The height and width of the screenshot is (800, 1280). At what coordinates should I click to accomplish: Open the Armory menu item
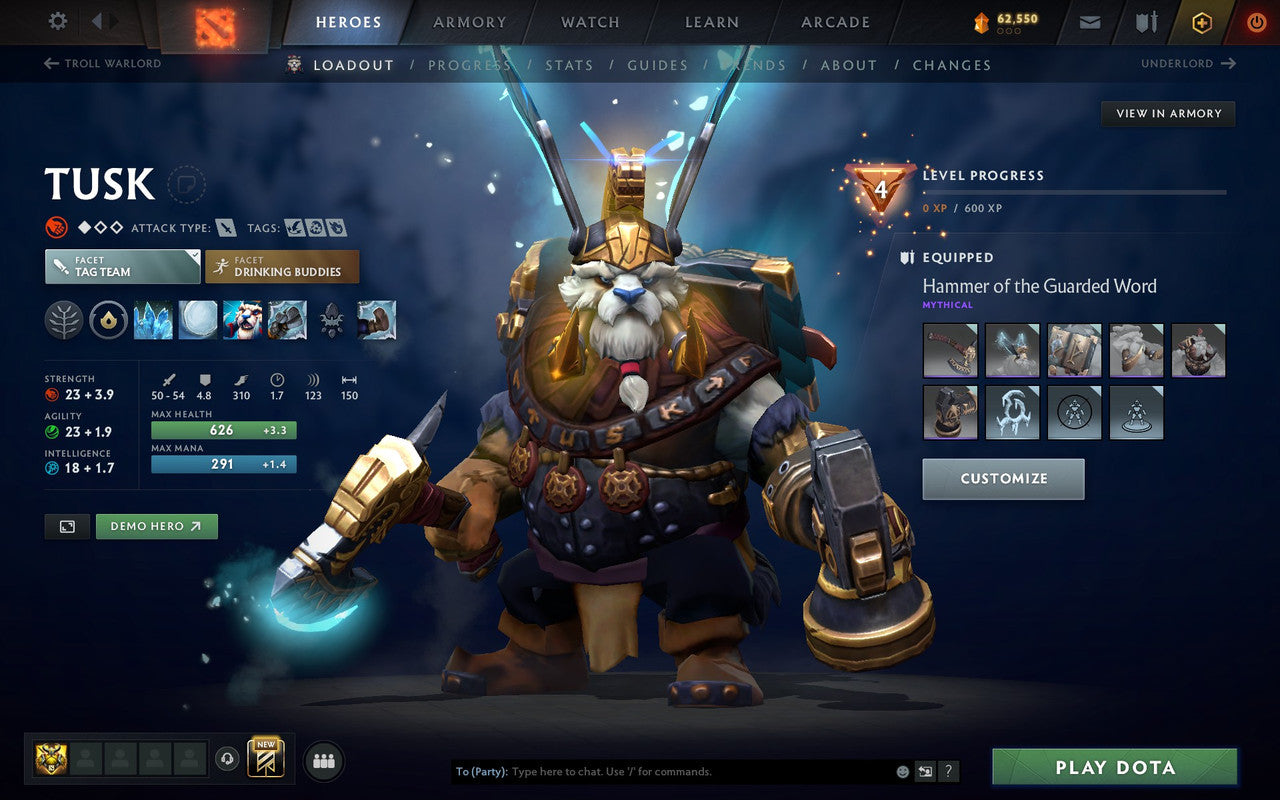469,22
